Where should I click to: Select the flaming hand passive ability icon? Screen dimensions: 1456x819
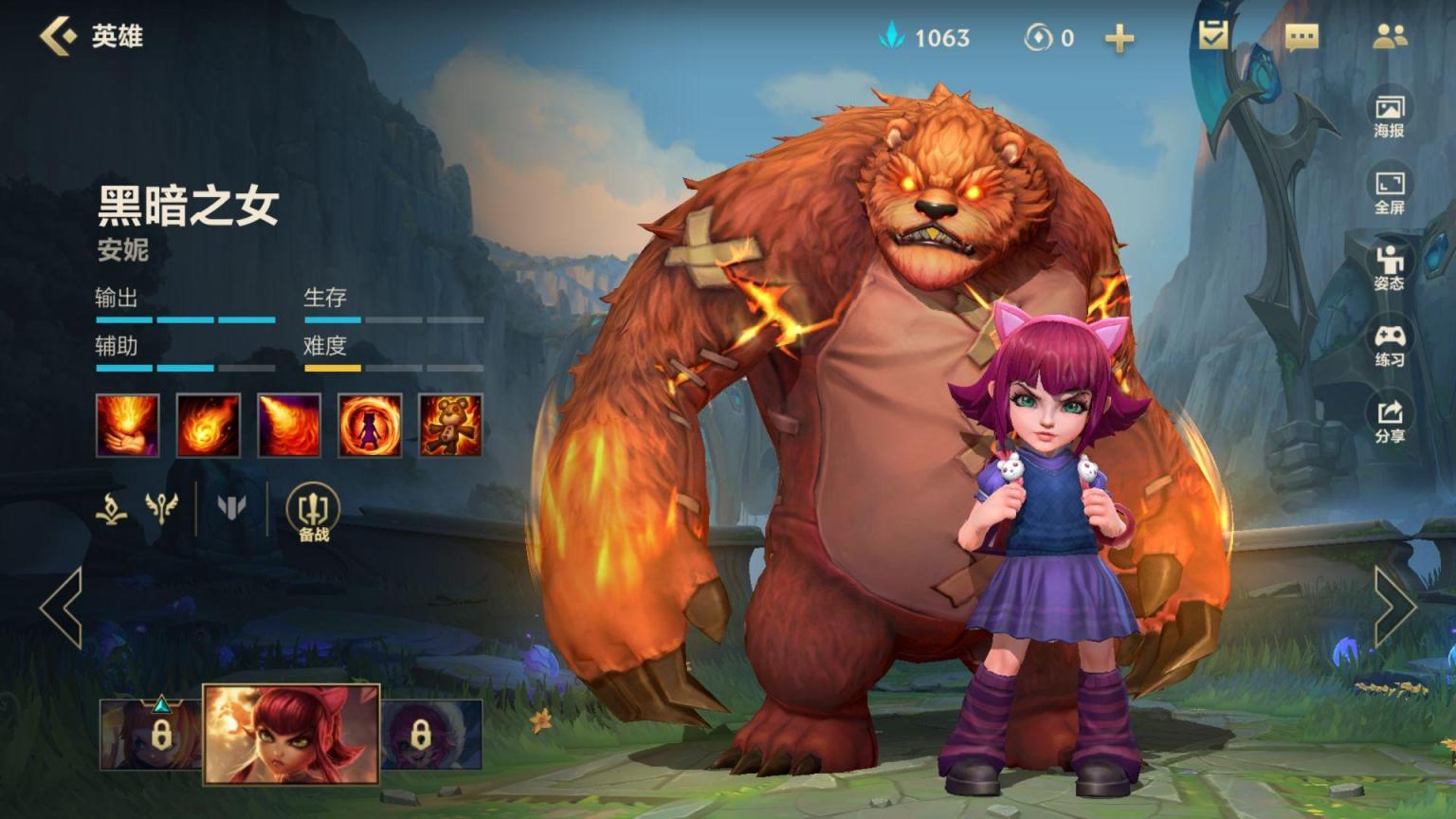pyautogui.click(x=127, y=426)
